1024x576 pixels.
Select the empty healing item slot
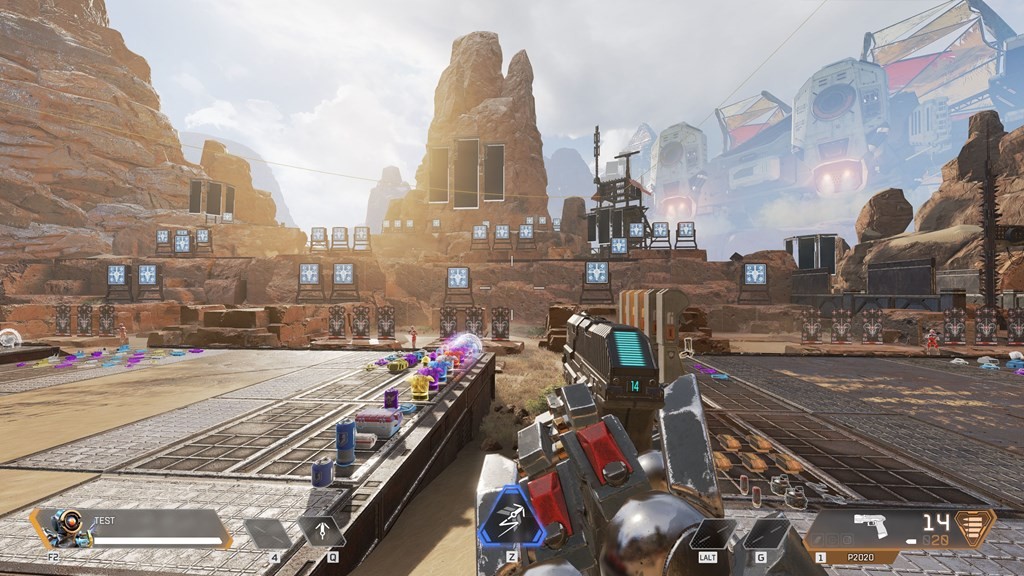267,533
